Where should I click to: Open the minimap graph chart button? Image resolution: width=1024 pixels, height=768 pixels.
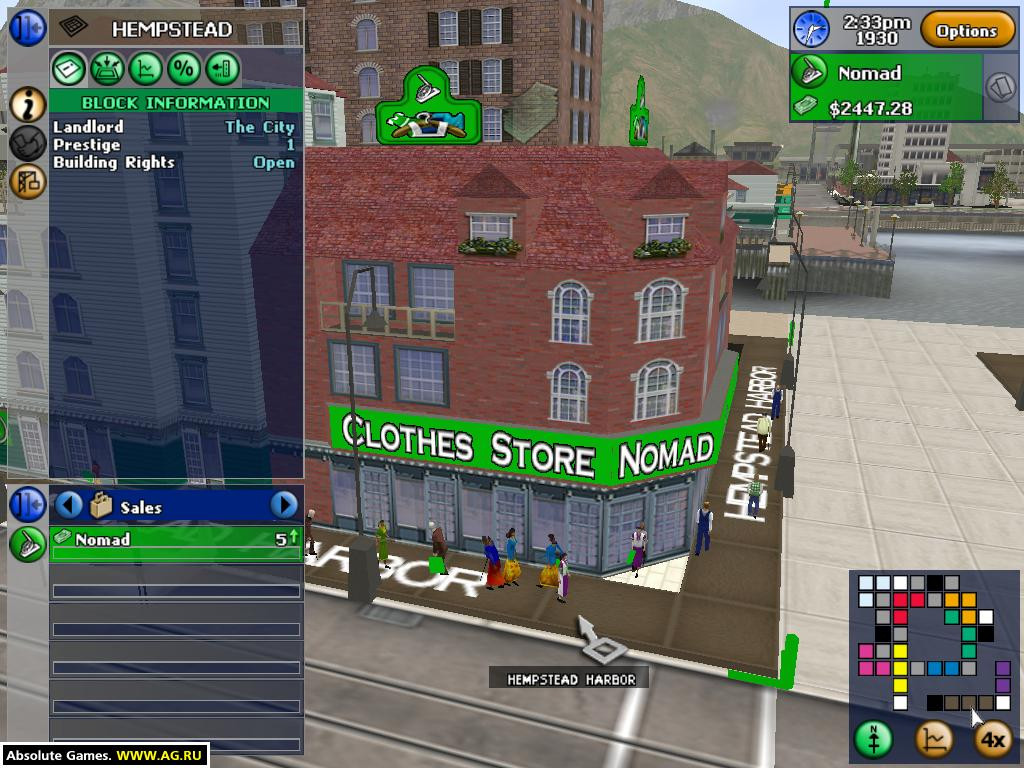[933, 740]
